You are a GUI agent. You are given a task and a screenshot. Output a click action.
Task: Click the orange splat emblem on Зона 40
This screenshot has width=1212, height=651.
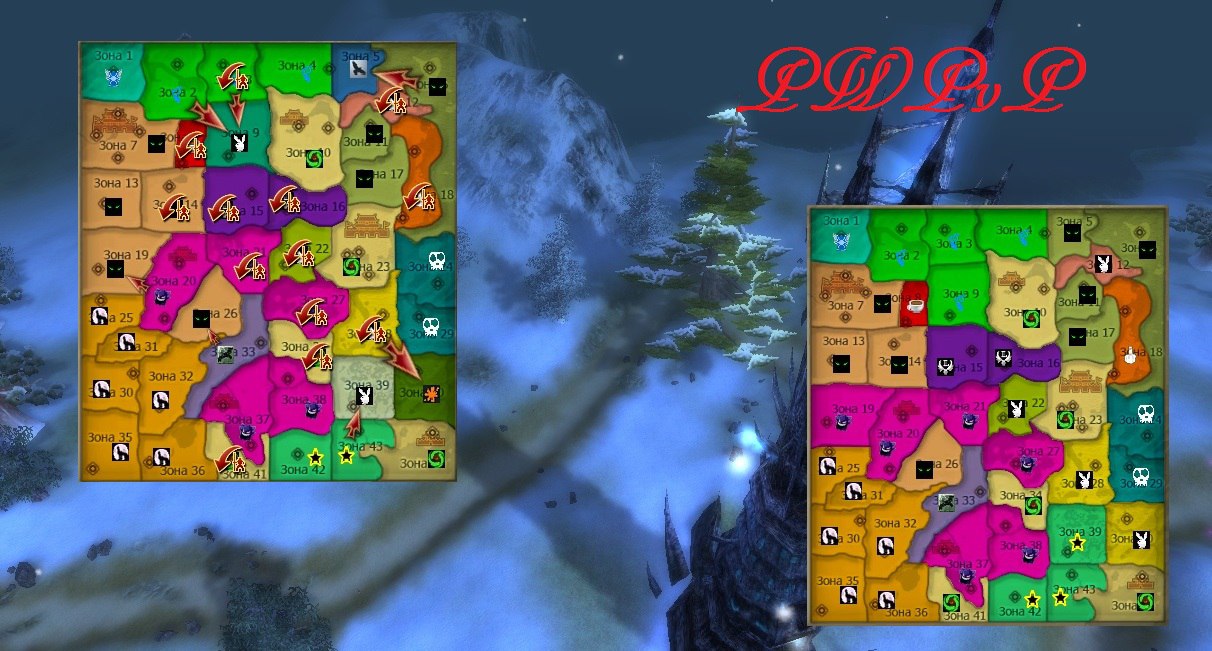tap(432, 393)
